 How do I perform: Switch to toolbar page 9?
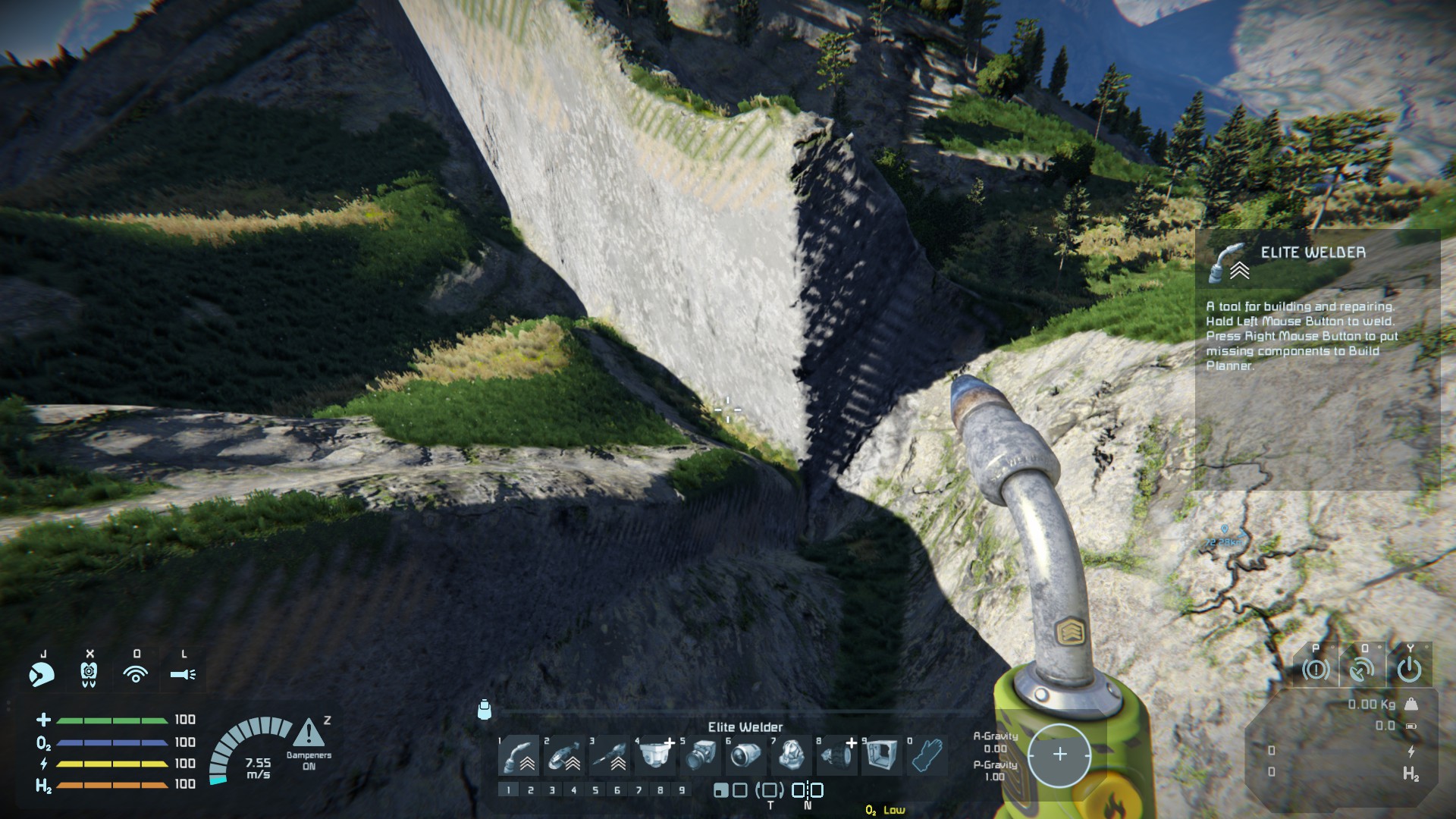(682, 790)
